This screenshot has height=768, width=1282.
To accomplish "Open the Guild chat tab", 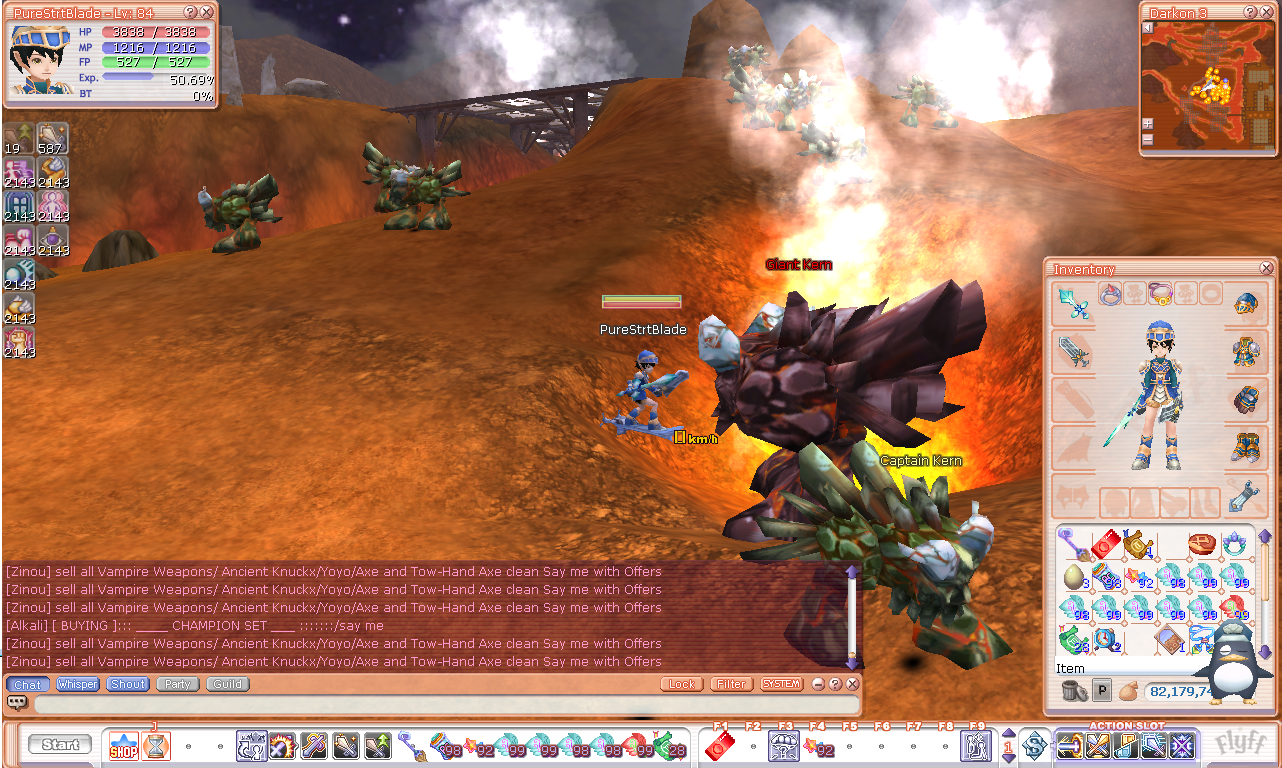I will pos(226,684).
